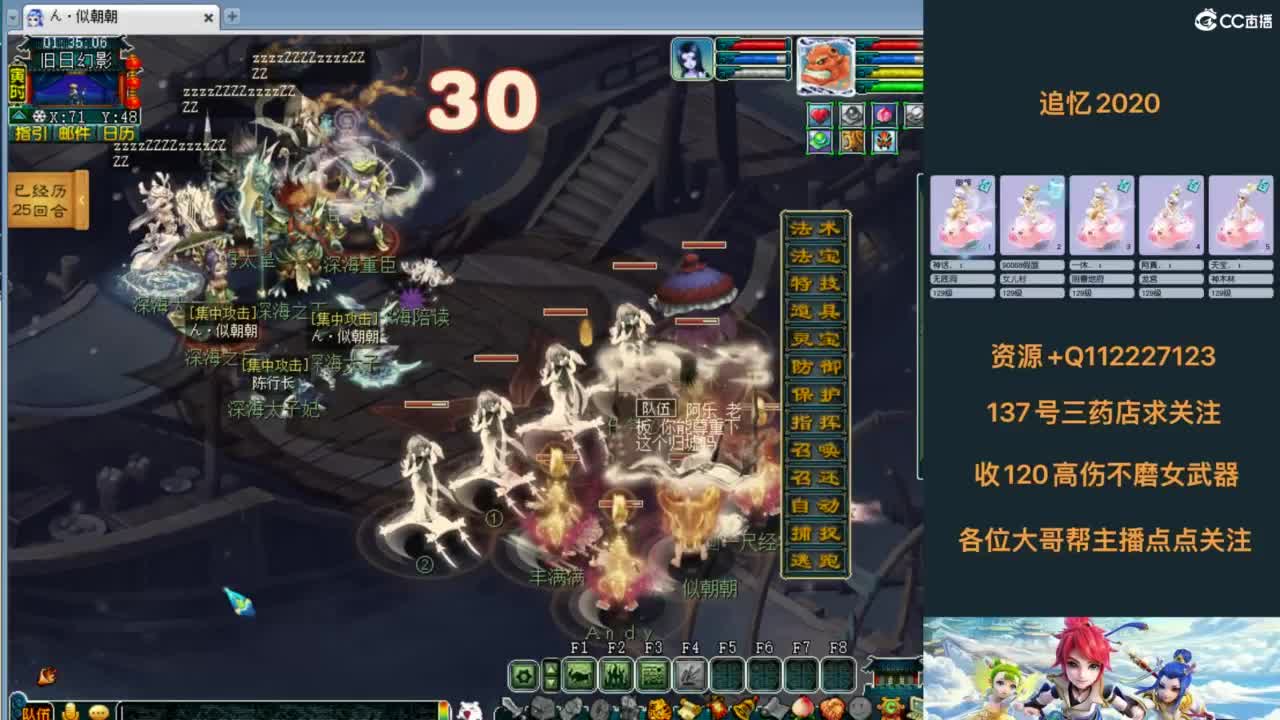Collapse the minimap panel with the blue arrow
The image size is (1280, 720).
[x=18, y=114]
